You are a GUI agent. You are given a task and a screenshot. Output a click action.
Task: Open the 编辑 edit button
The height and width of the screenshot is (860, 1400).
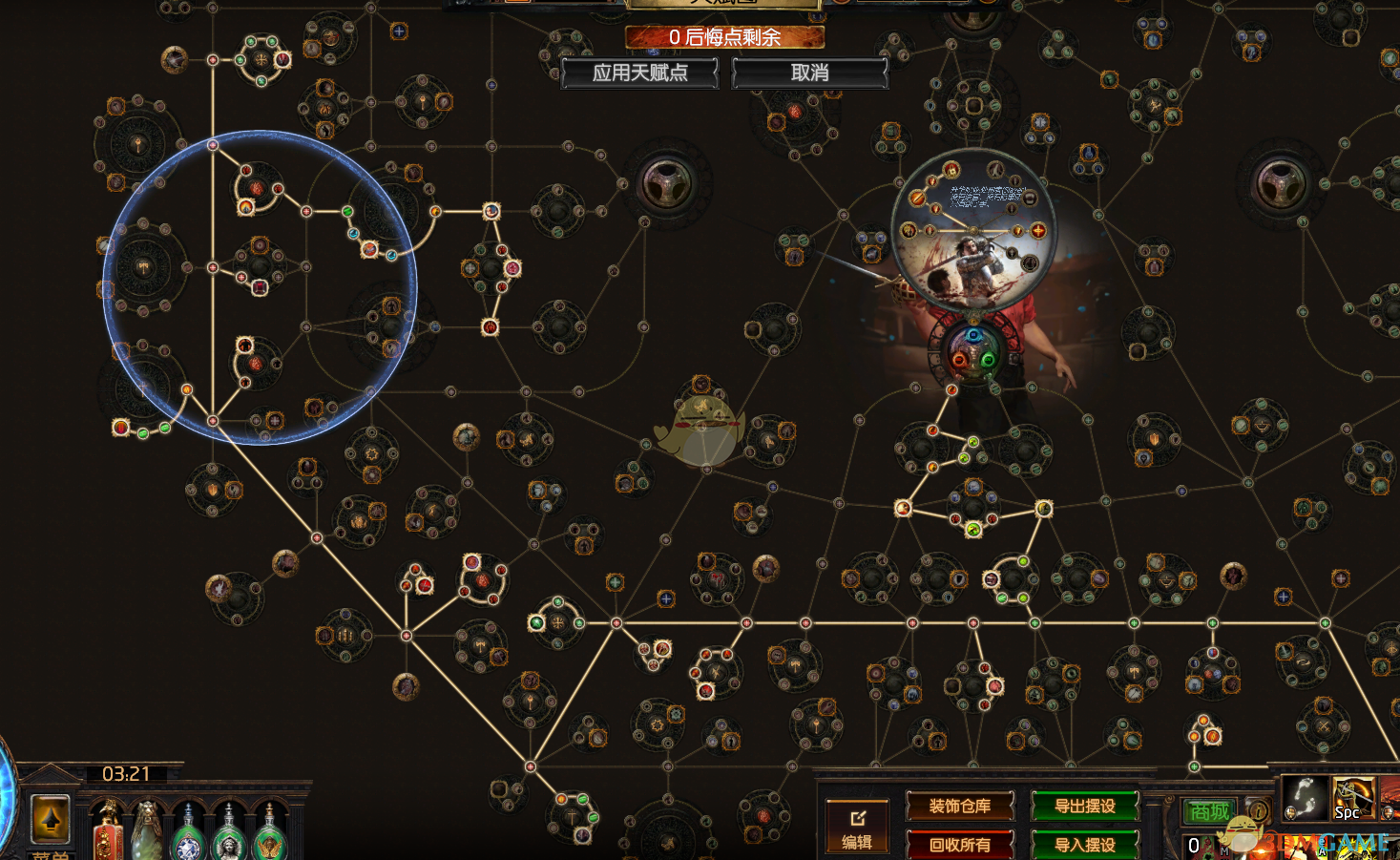857,826
